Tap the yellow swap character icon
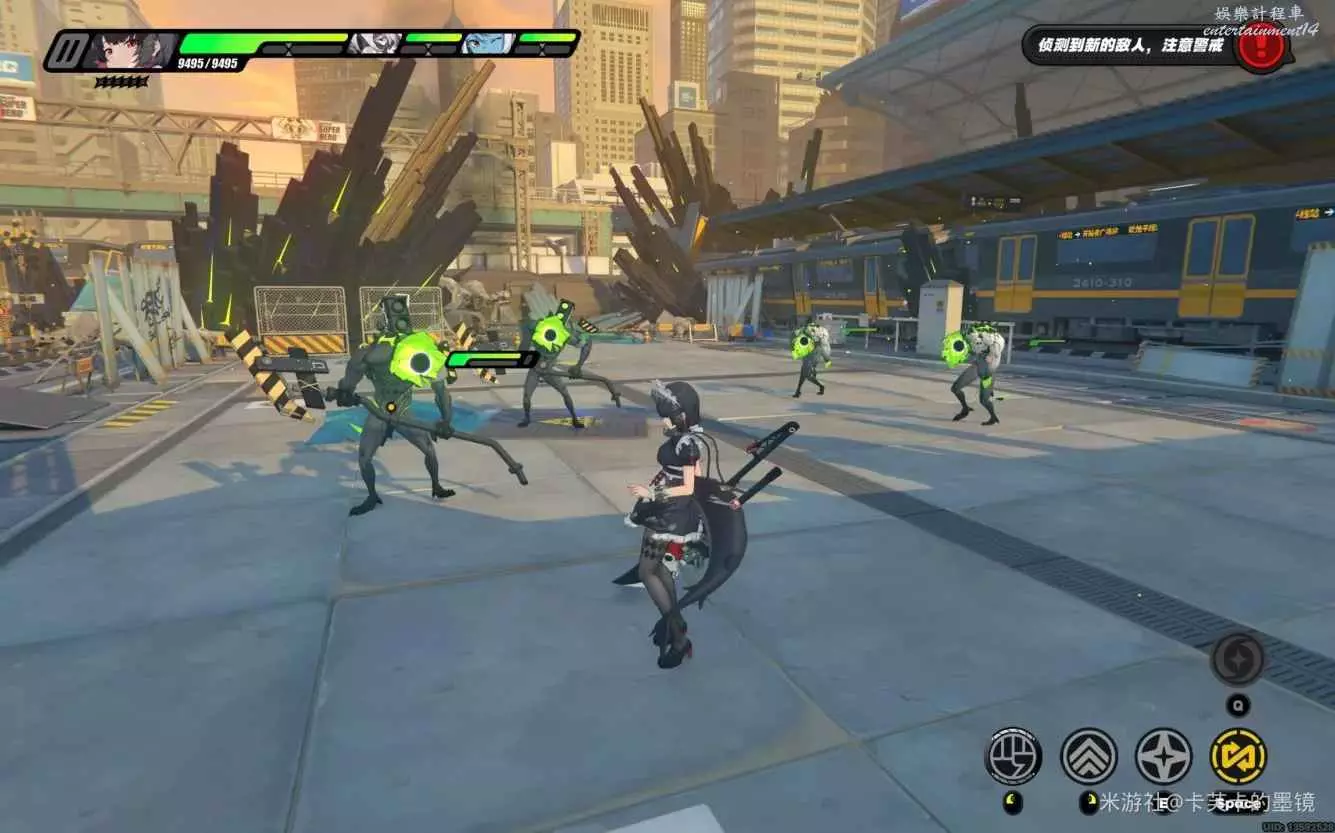This screenshot has height=833, width=1335. click(1238, 756)
